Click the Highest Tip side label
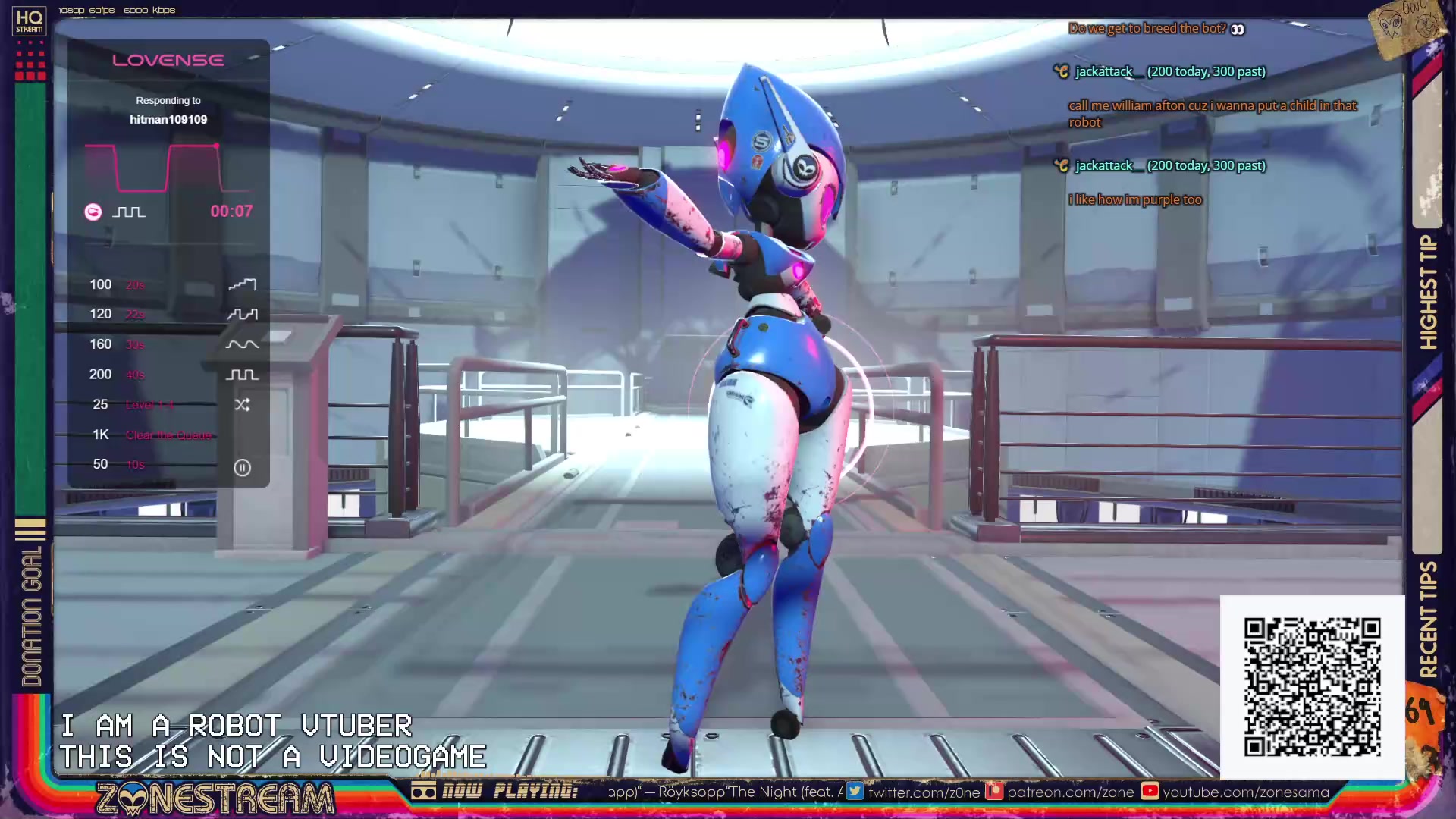The image size is (1456, 819). click(1428, 292)
